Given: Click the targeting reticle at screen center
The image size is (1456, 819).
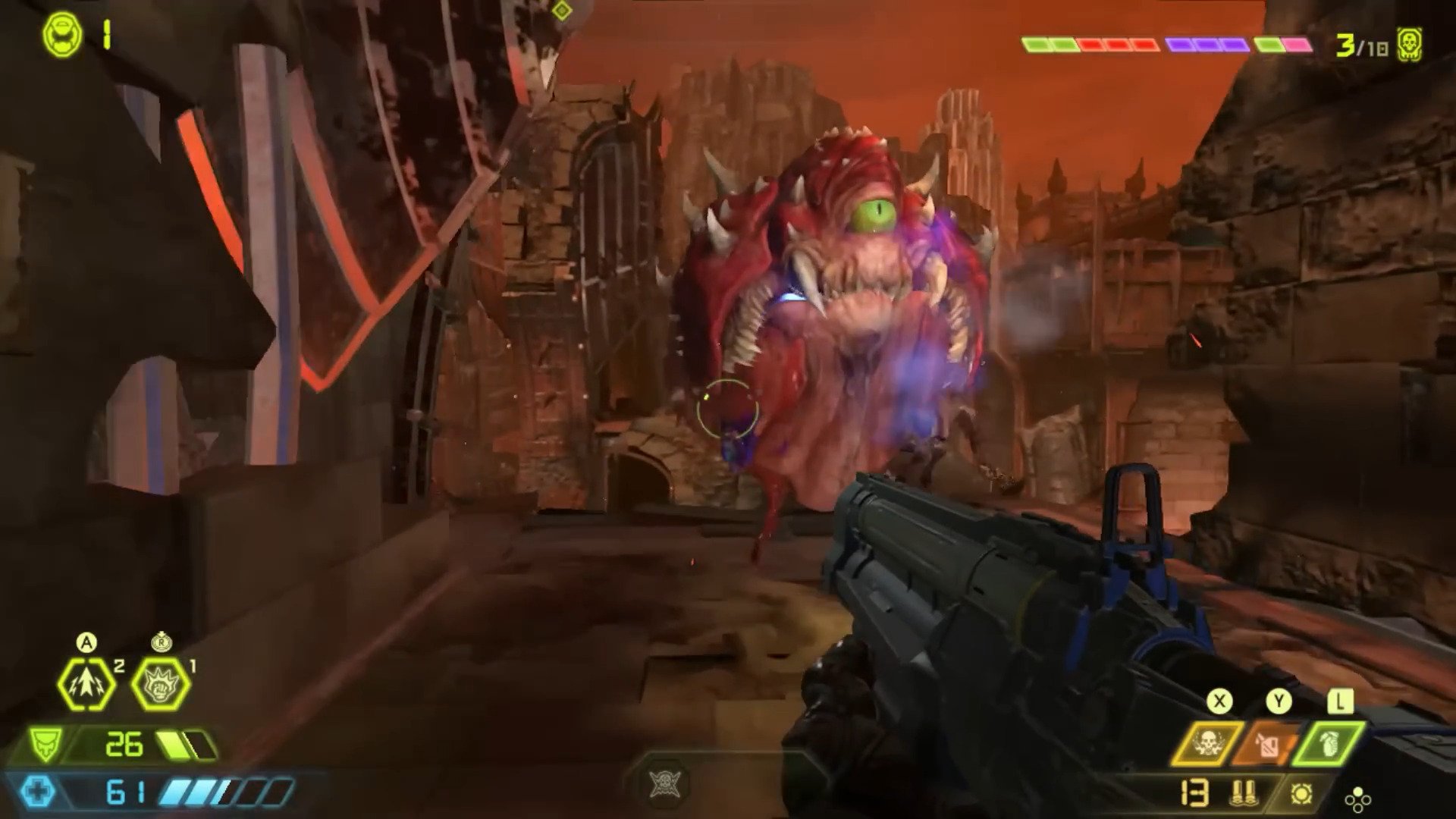Looking at the screenshot, I should (x=730, y=409).
